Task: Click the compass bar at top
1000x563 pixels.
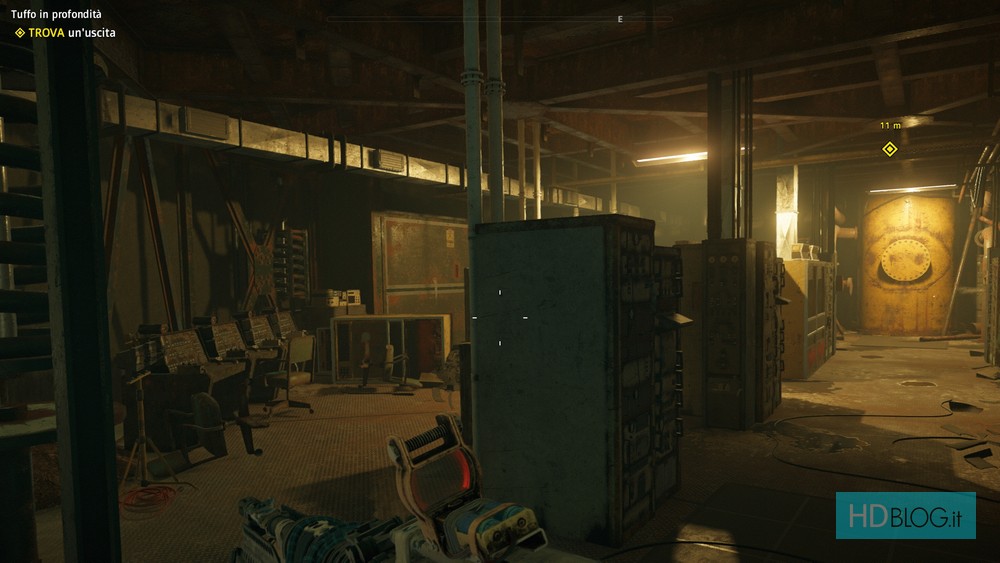Action: [499, 19]
